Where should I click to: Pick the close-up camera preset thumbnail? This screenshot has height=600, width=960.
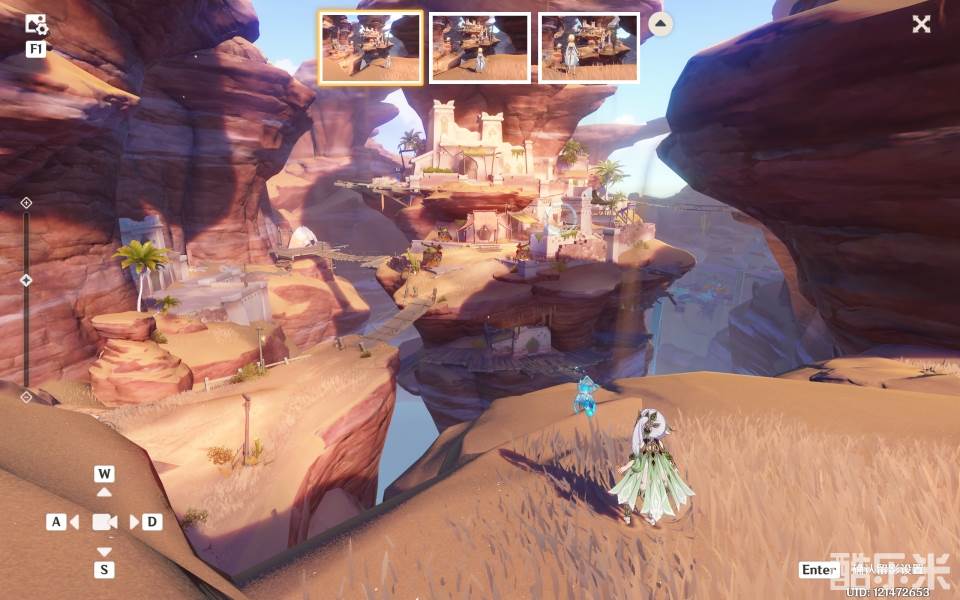(589, 47)
